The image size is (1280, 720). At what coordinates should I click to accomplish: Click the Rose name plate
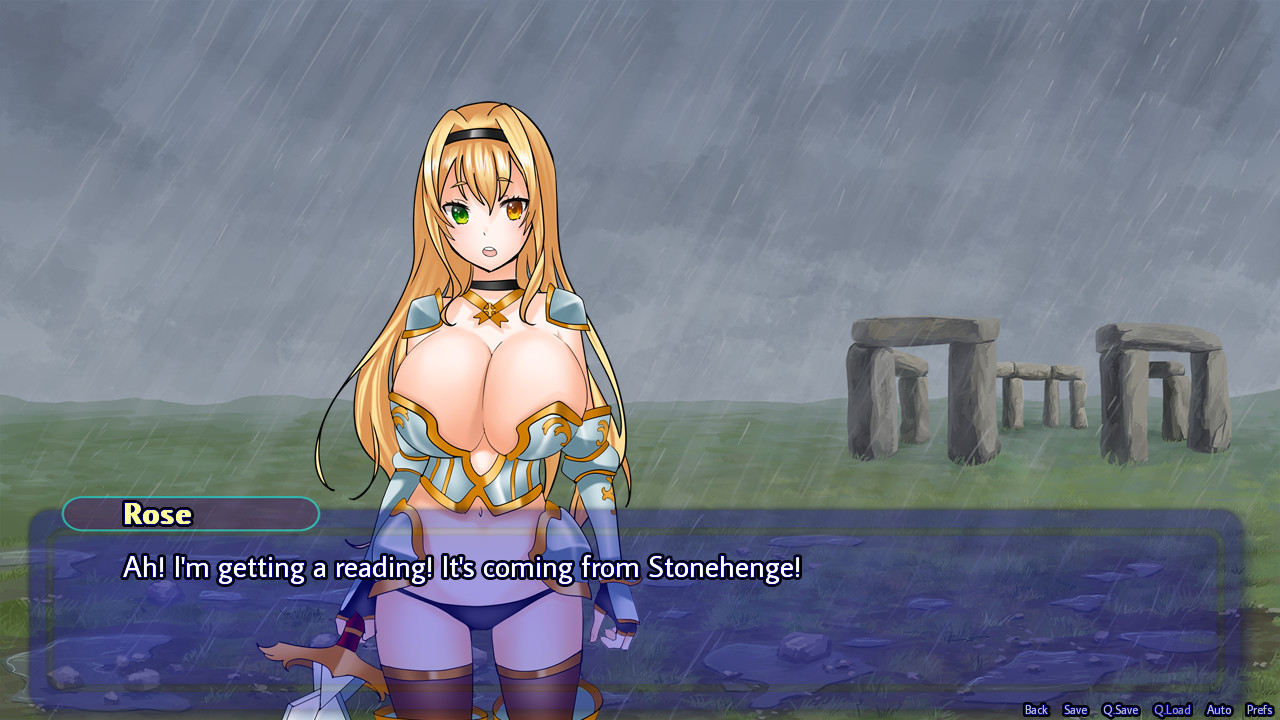pos(190,514)
